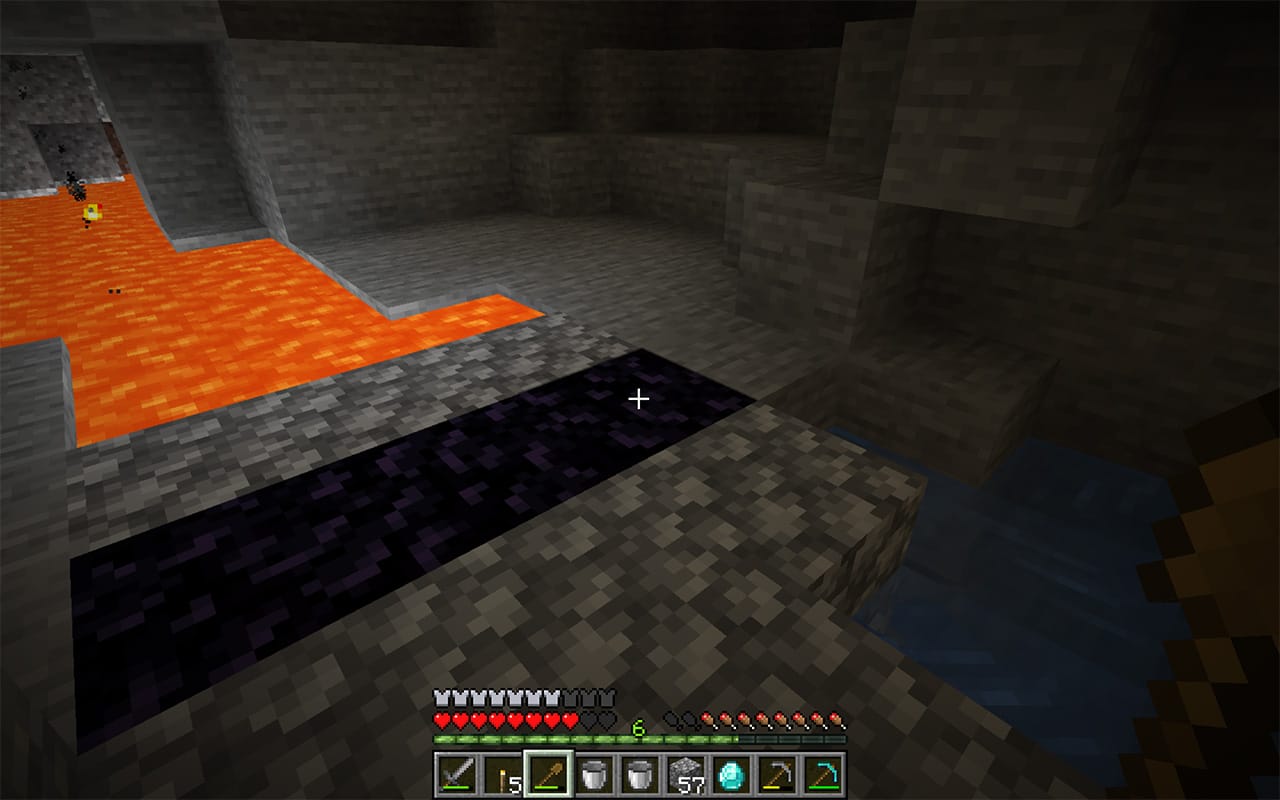
Task: Switch to the gray-headed pickaxe slot
Action: pyautogui.click(x=778, y=775)
